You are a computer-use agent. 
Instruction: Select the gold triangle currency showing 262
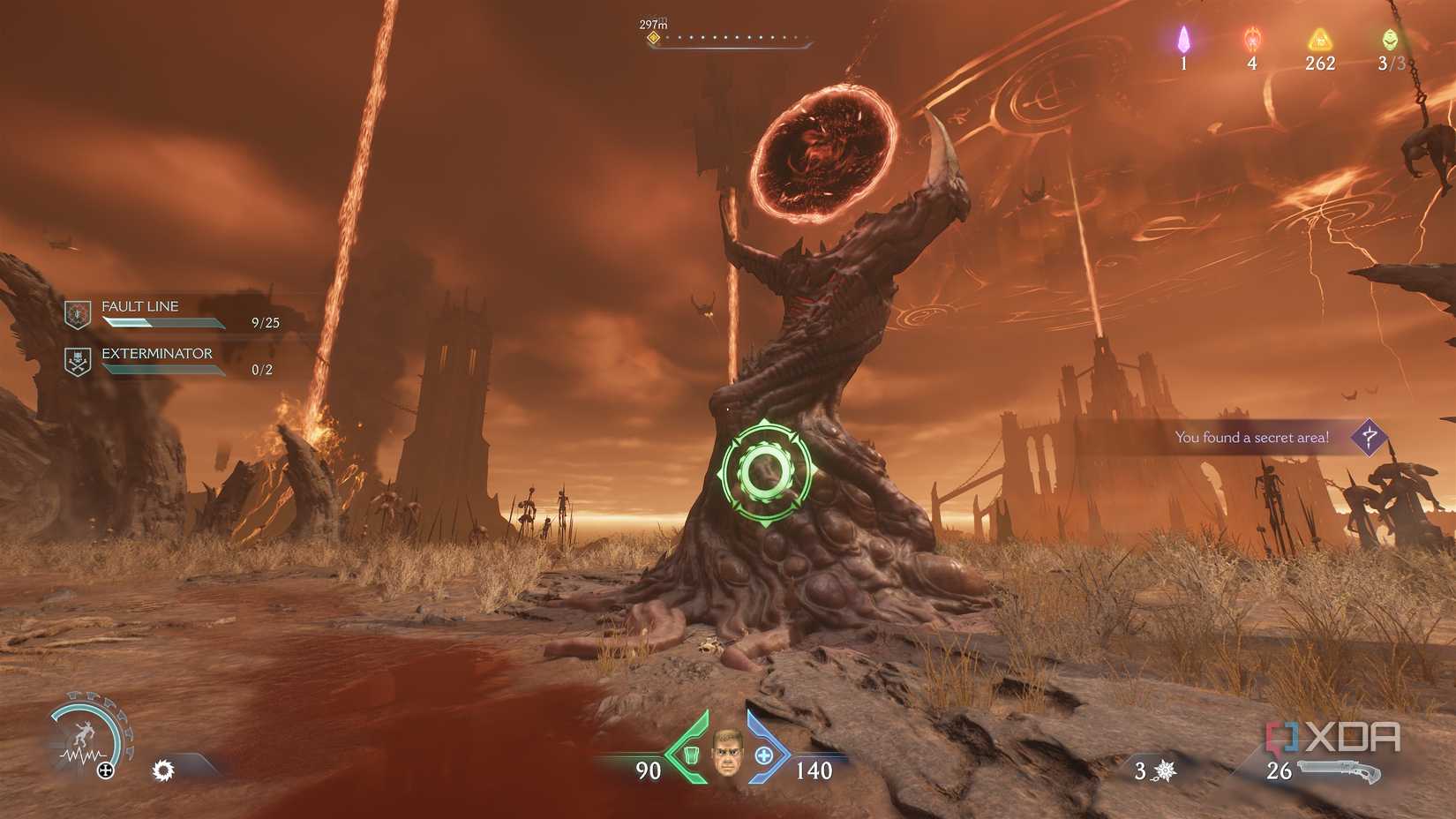[x=1318, y=40]
